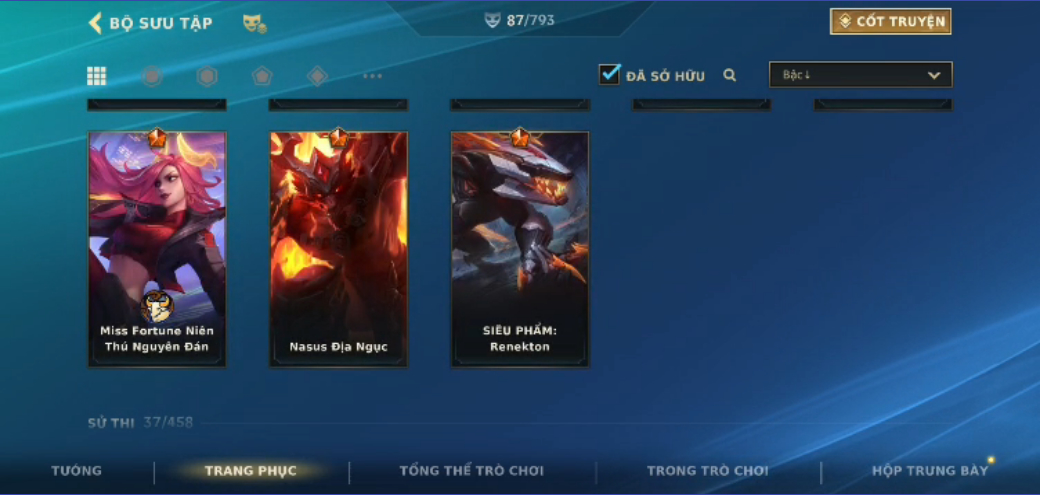Viewport: 1040px width, 495px height.
Task: Filter skins by the hexagon rarity icon
Action: [x=207, y=76]
